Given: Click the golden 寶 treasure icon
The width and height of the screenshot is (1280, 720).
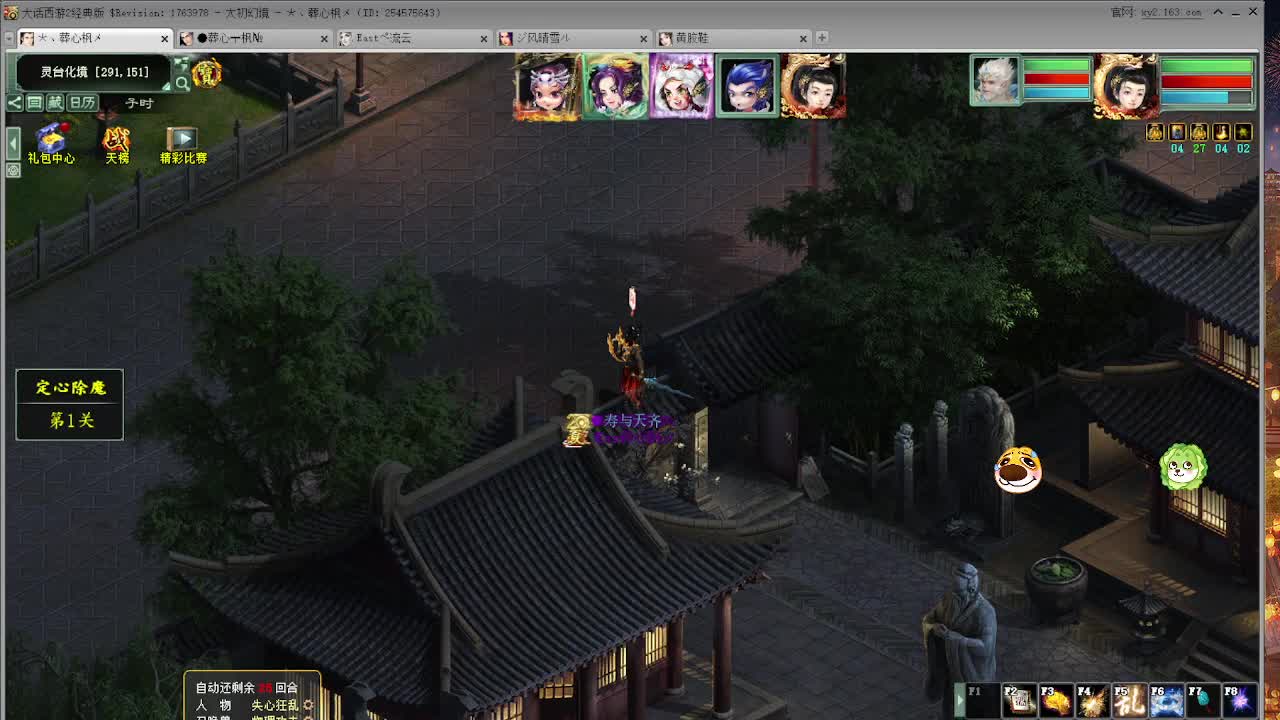Looking at the screenshot, I should coord(206,74).
